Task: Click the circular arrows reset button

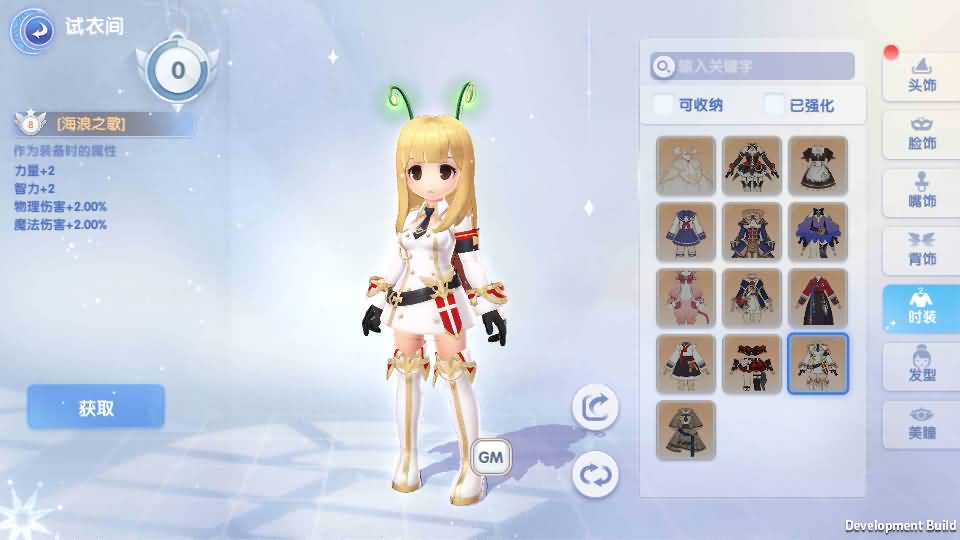Action: (595, 474)
